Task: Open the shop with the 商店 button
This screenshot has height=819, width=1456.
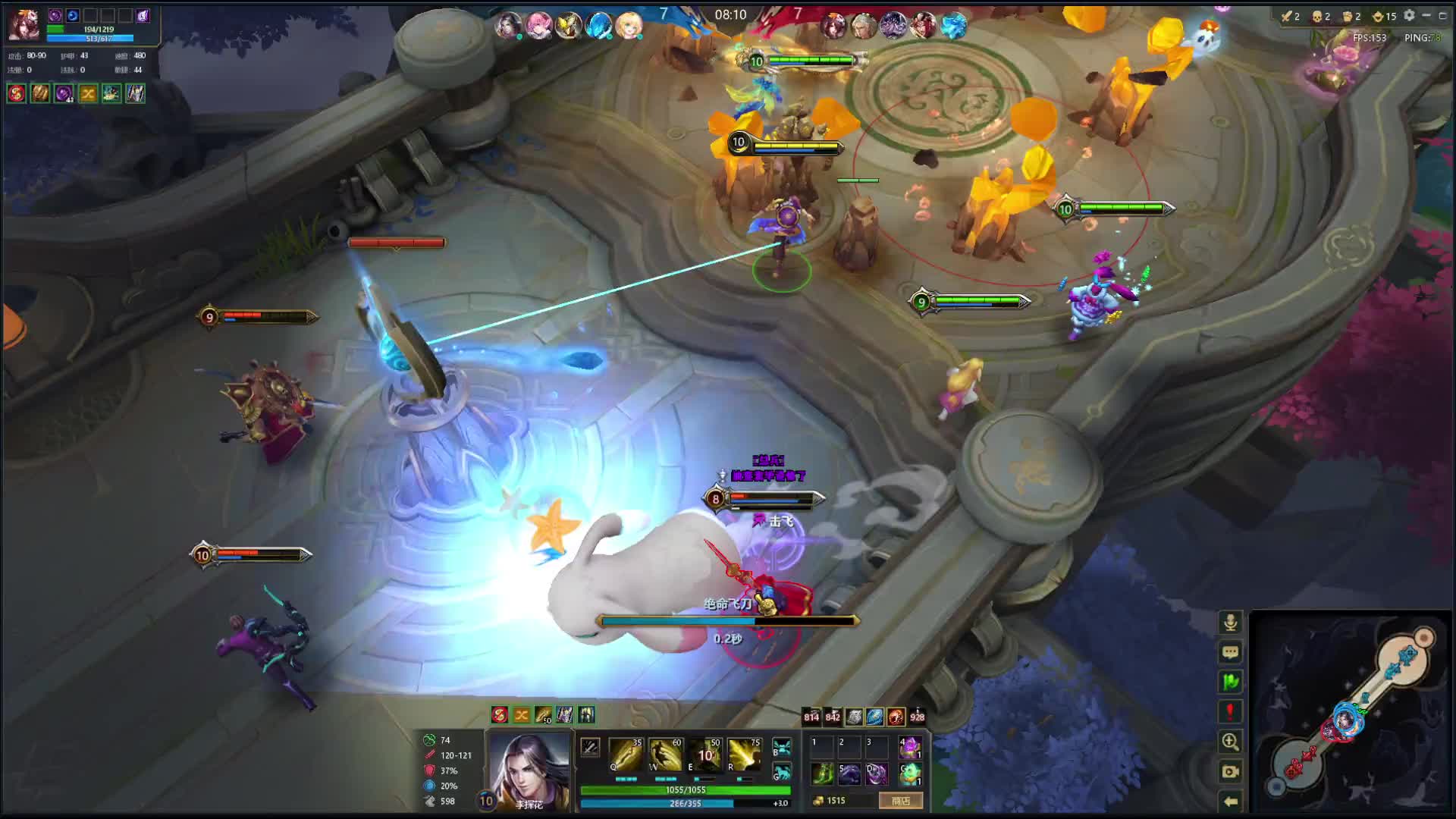Action: pyautogui.click(x=901, y=801)
